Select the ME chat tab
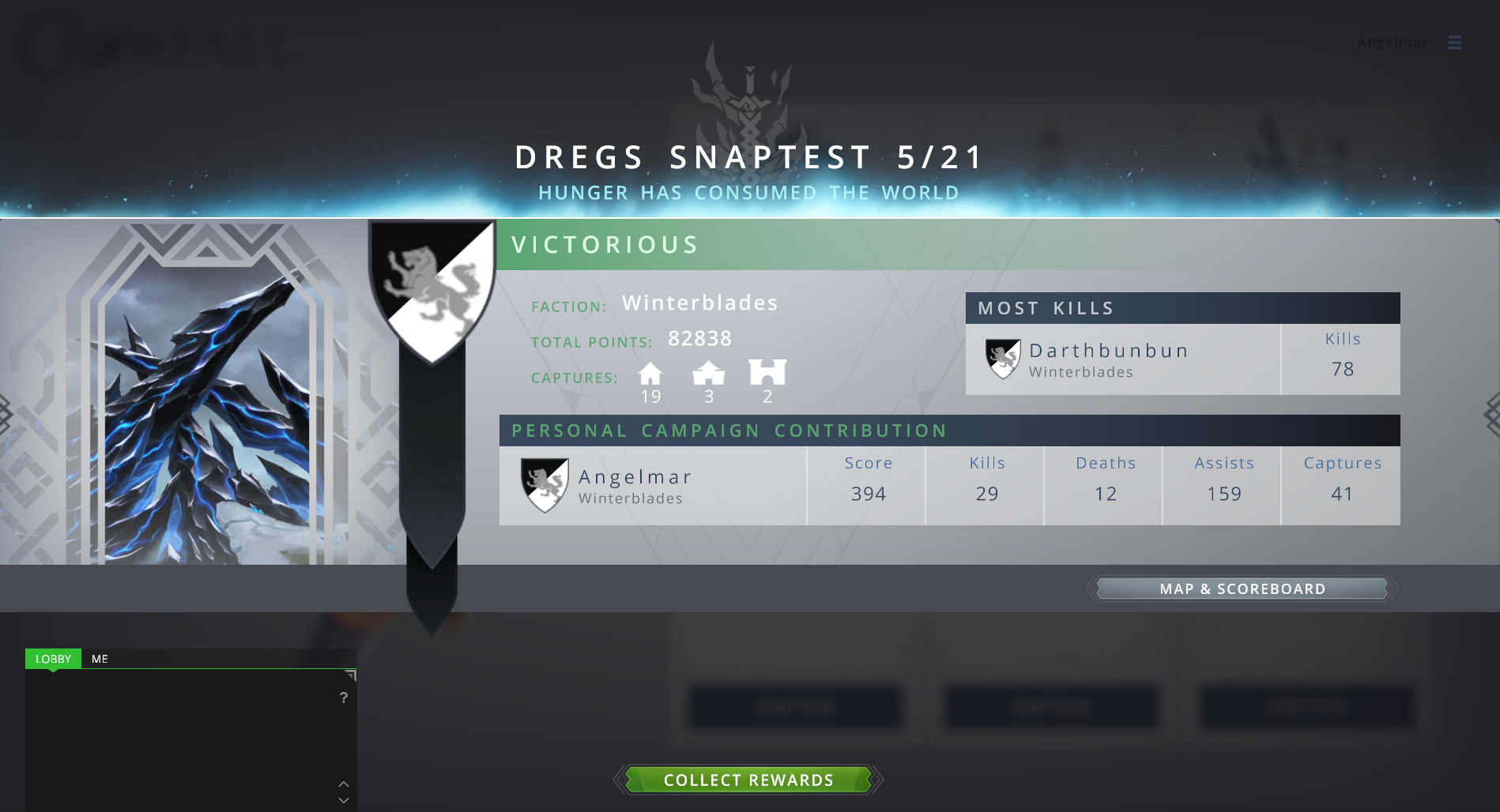 click(x=100, y=659)
